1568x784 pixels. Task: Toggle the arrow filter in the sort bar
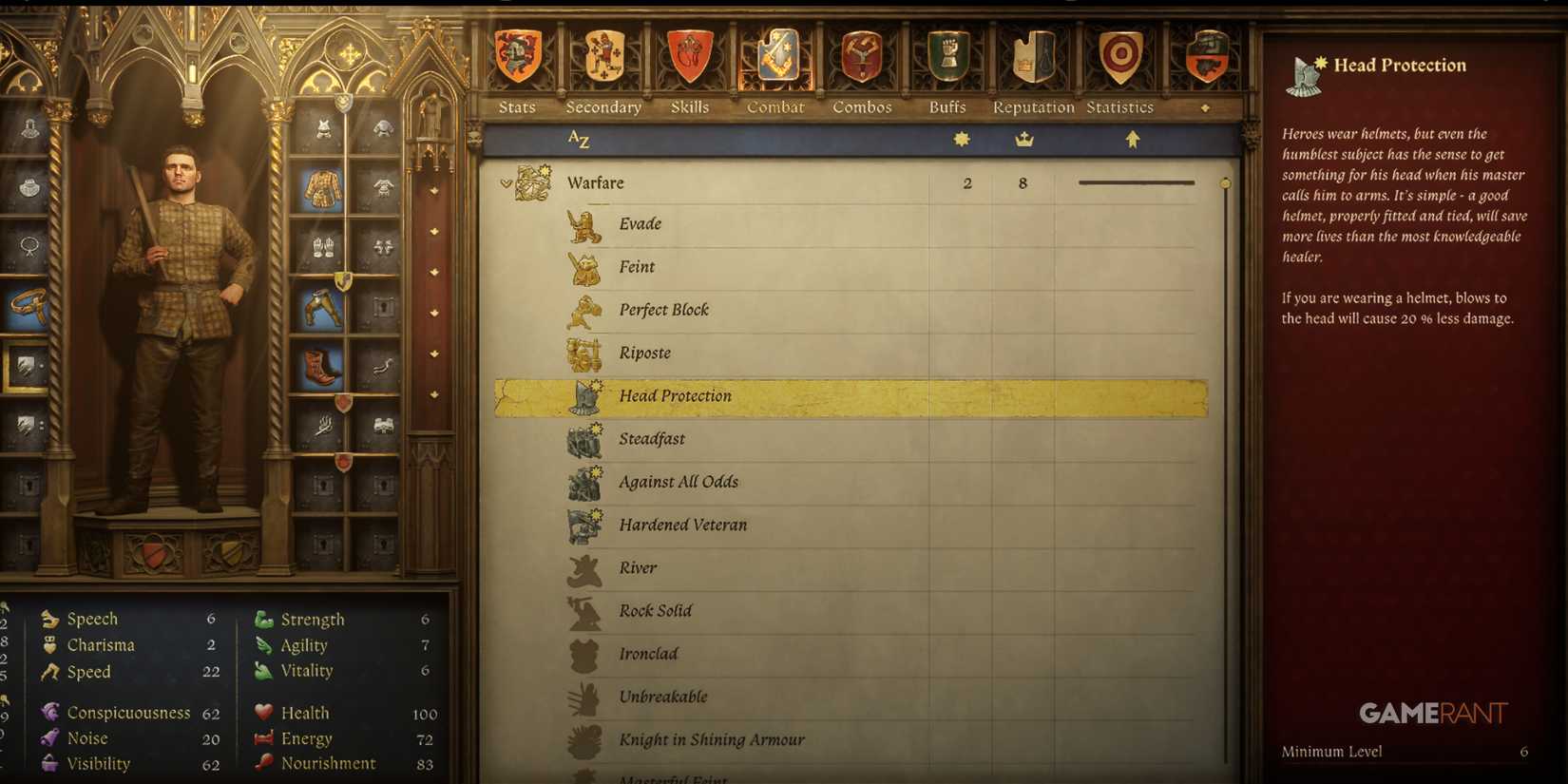tap(1131, 138)
